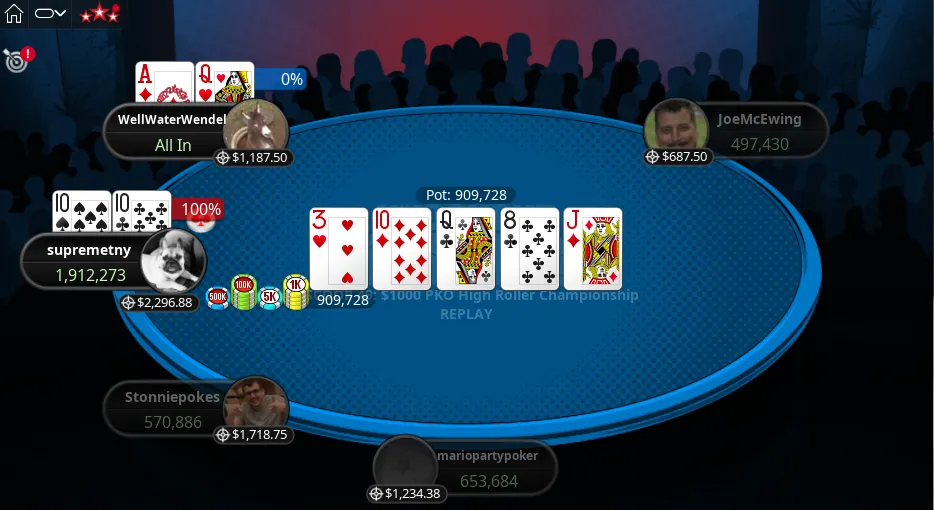
Task: Click the $1,187.50 bounty badge
Action: tap(253, 158)
